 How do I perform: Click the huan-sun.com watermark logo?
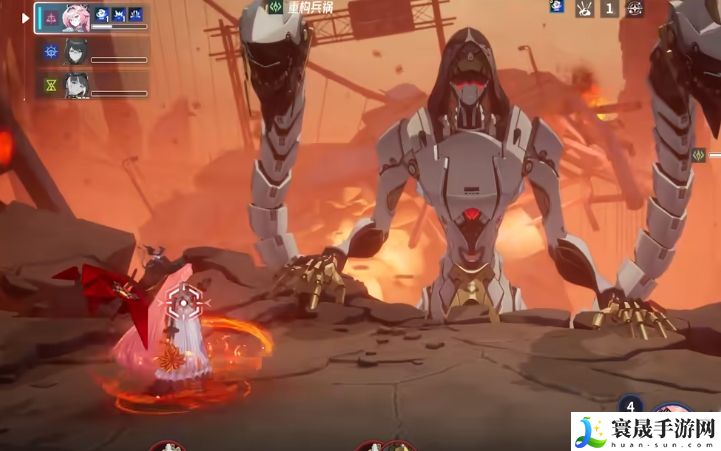645,431
